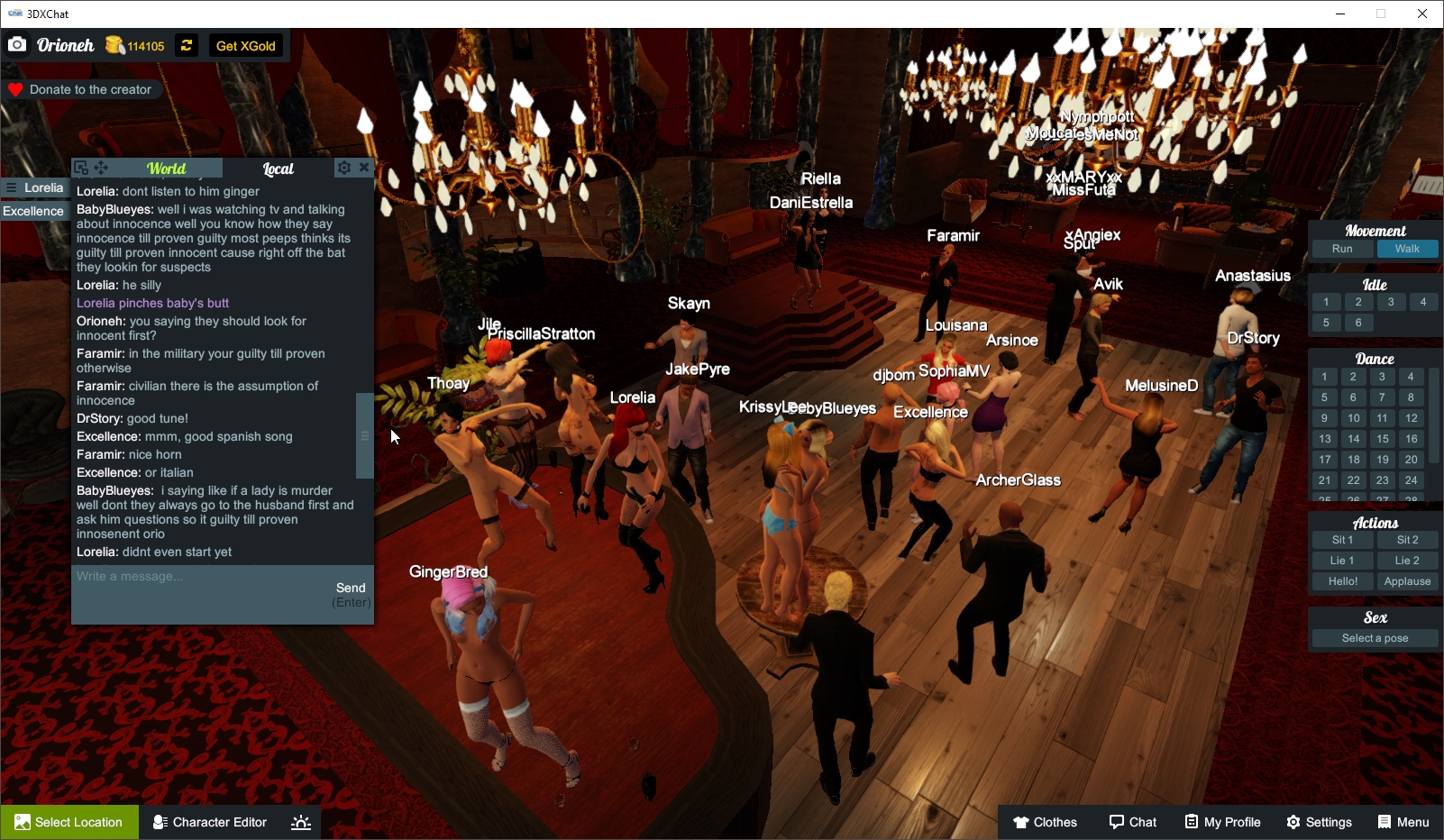Switch to the World chat tab
The width and height of the screenshot is (1444, 840).
coord(167,168)
